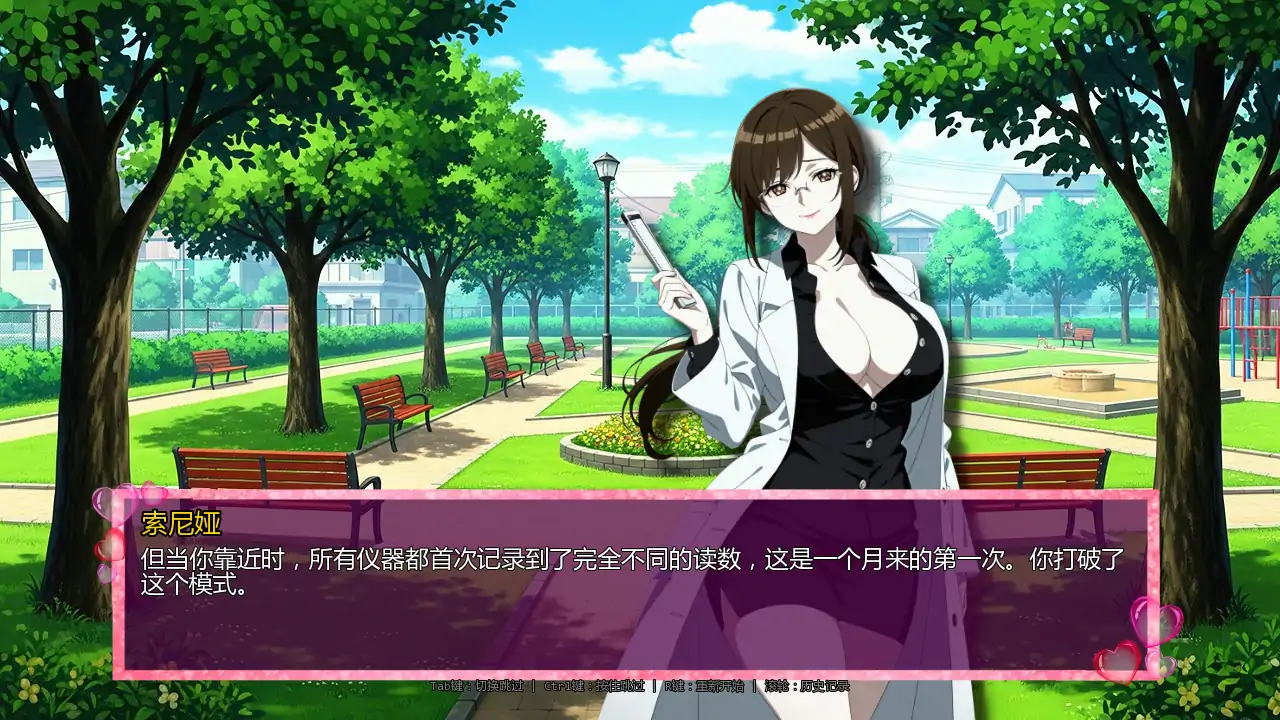
Task: Click the upper heart in the right corner cluster
Action: pos(1155,622)
